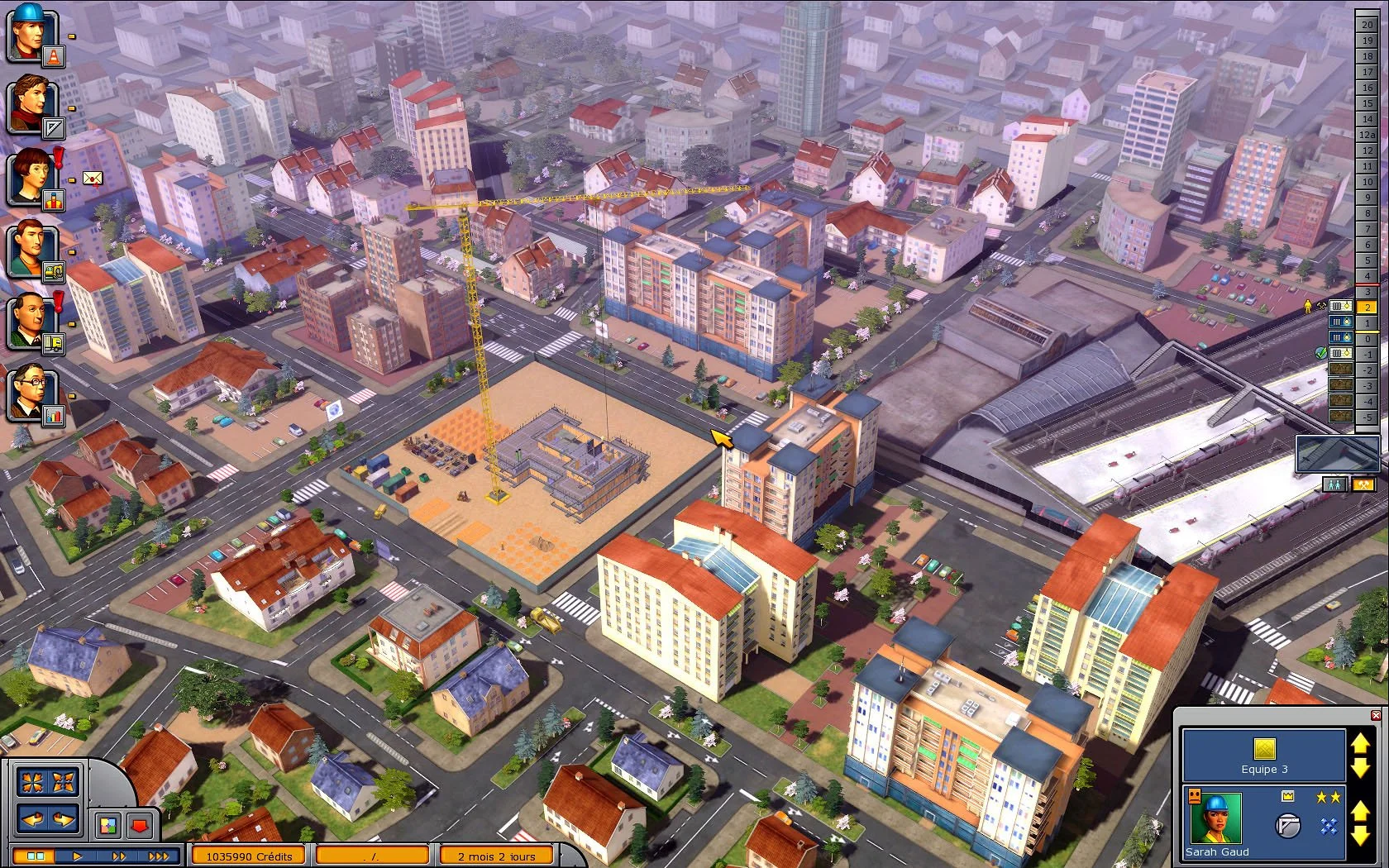Click the four-arrow zoom control at bottom left
The image size is (1389, 868).
tap(32, 781)
